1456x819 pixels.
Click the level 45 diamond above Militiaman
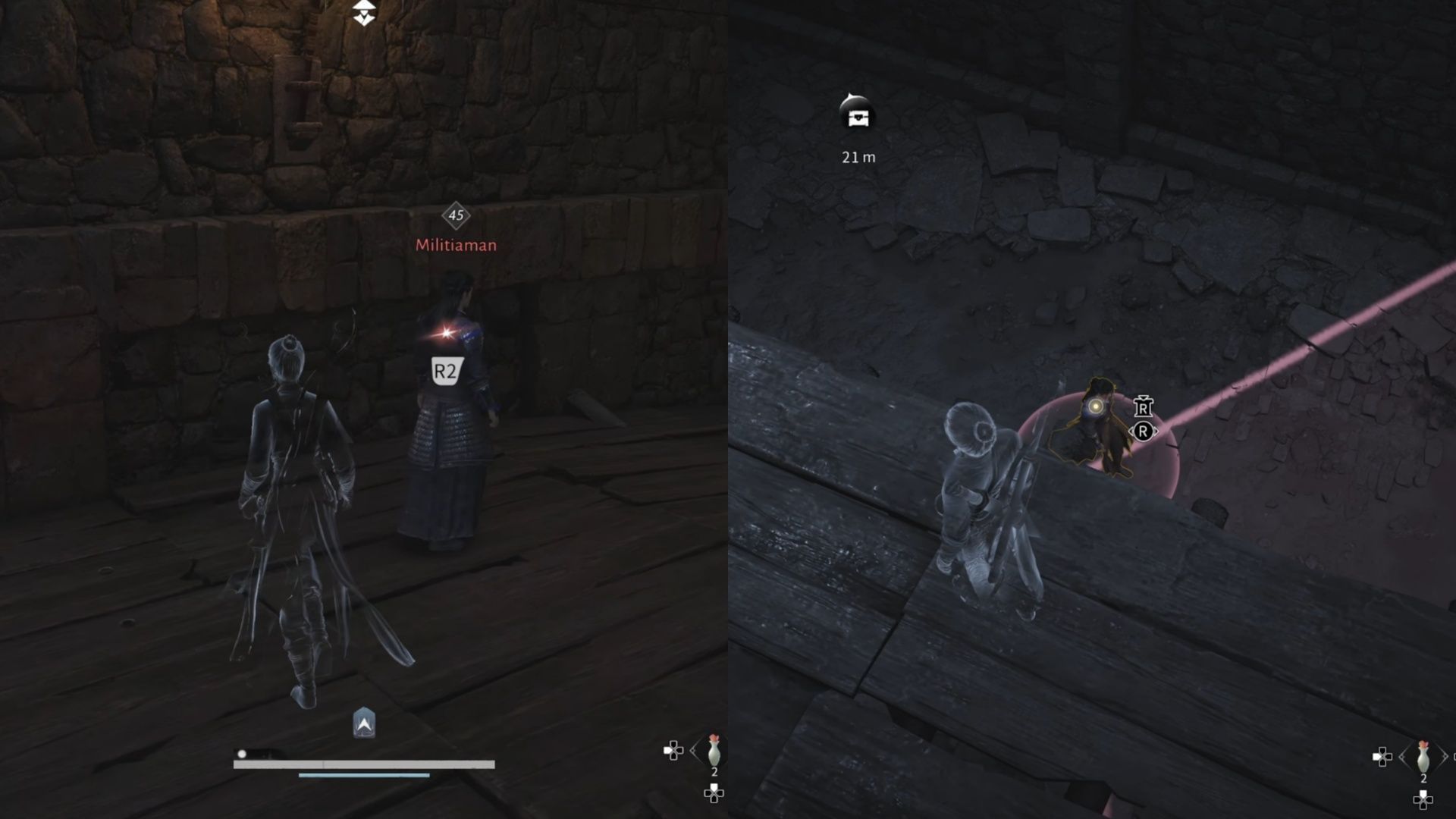point(455,217)
